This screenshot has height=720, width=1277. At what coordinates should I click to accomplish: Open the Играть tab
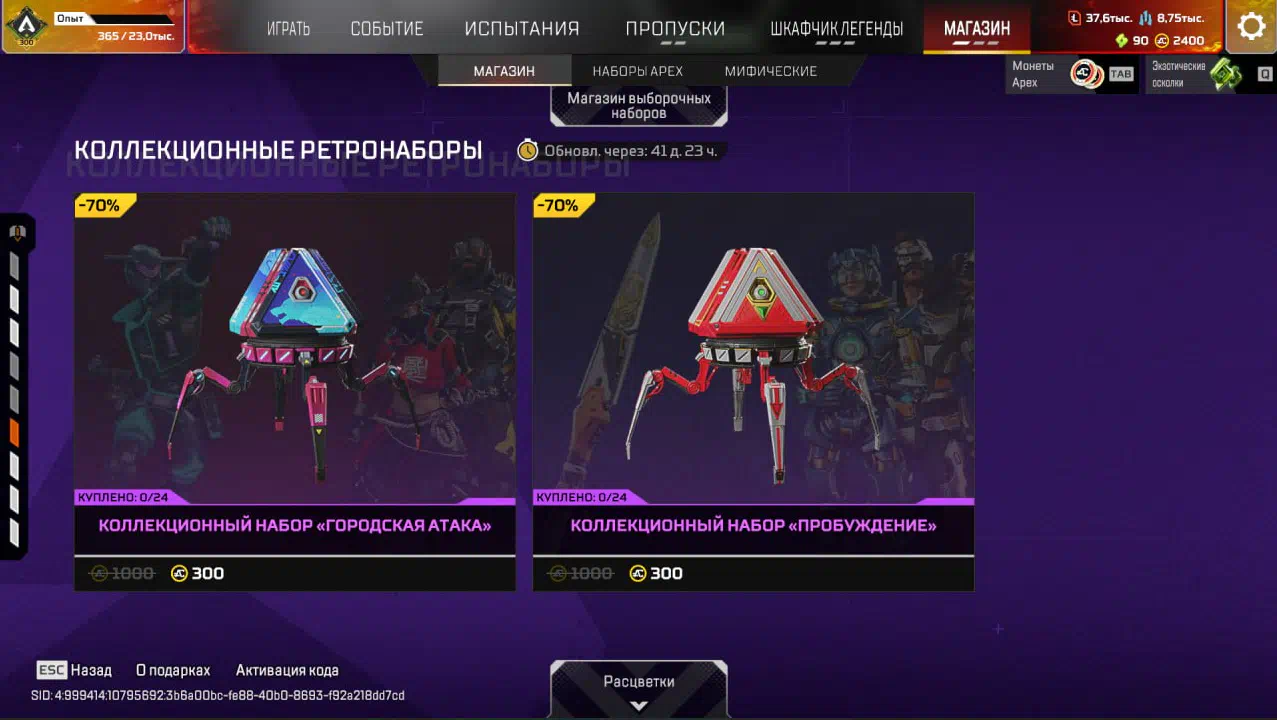click(x=288, y=29)
